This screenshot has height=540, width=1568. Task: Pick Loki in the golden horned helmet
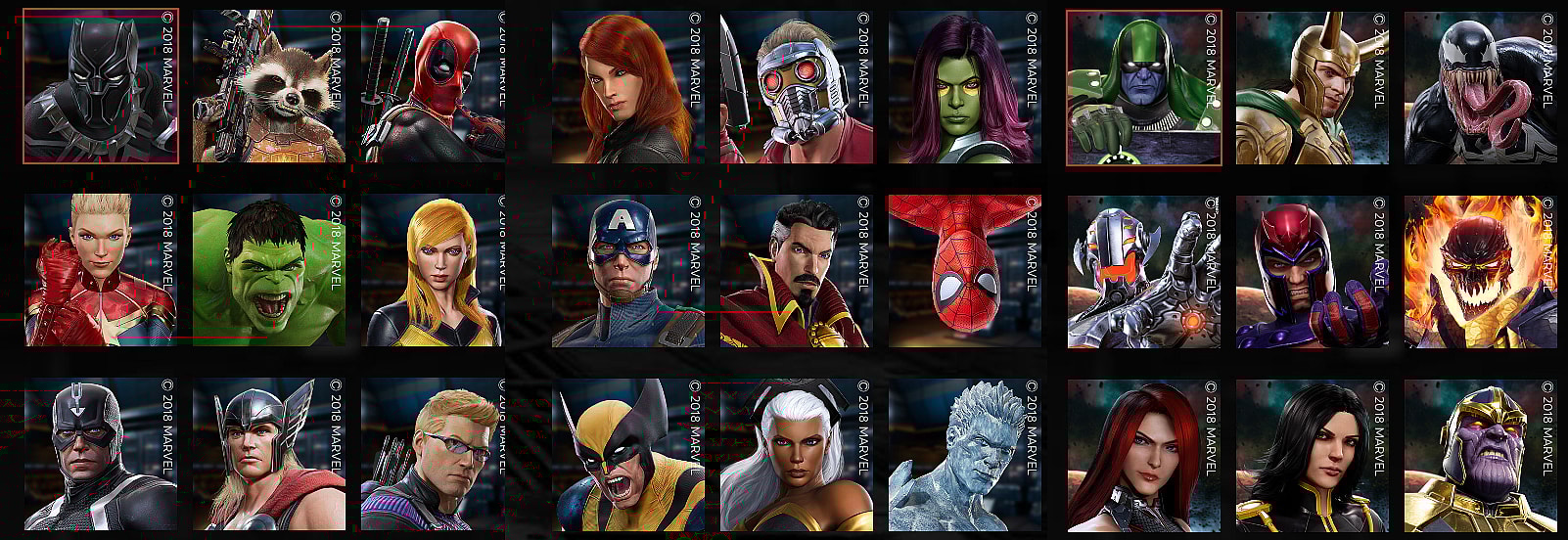pos(1312,88)
